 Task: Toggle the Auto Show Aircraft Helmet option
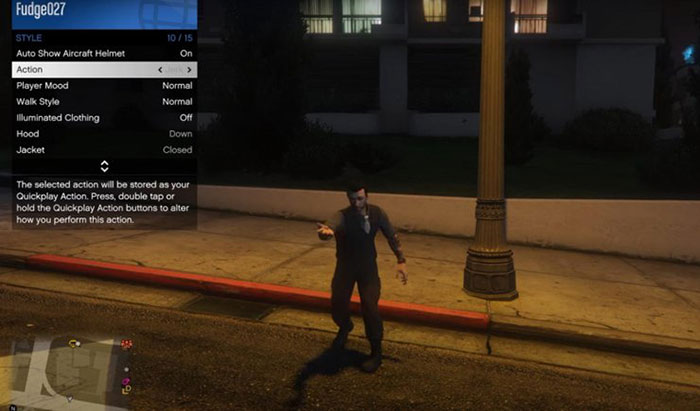tap(104, 53)
